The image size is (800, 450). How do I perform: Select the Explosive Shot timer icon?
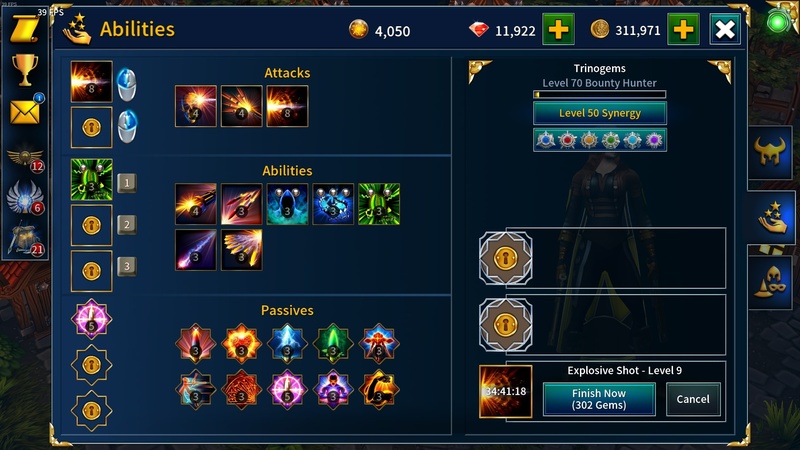505,391
